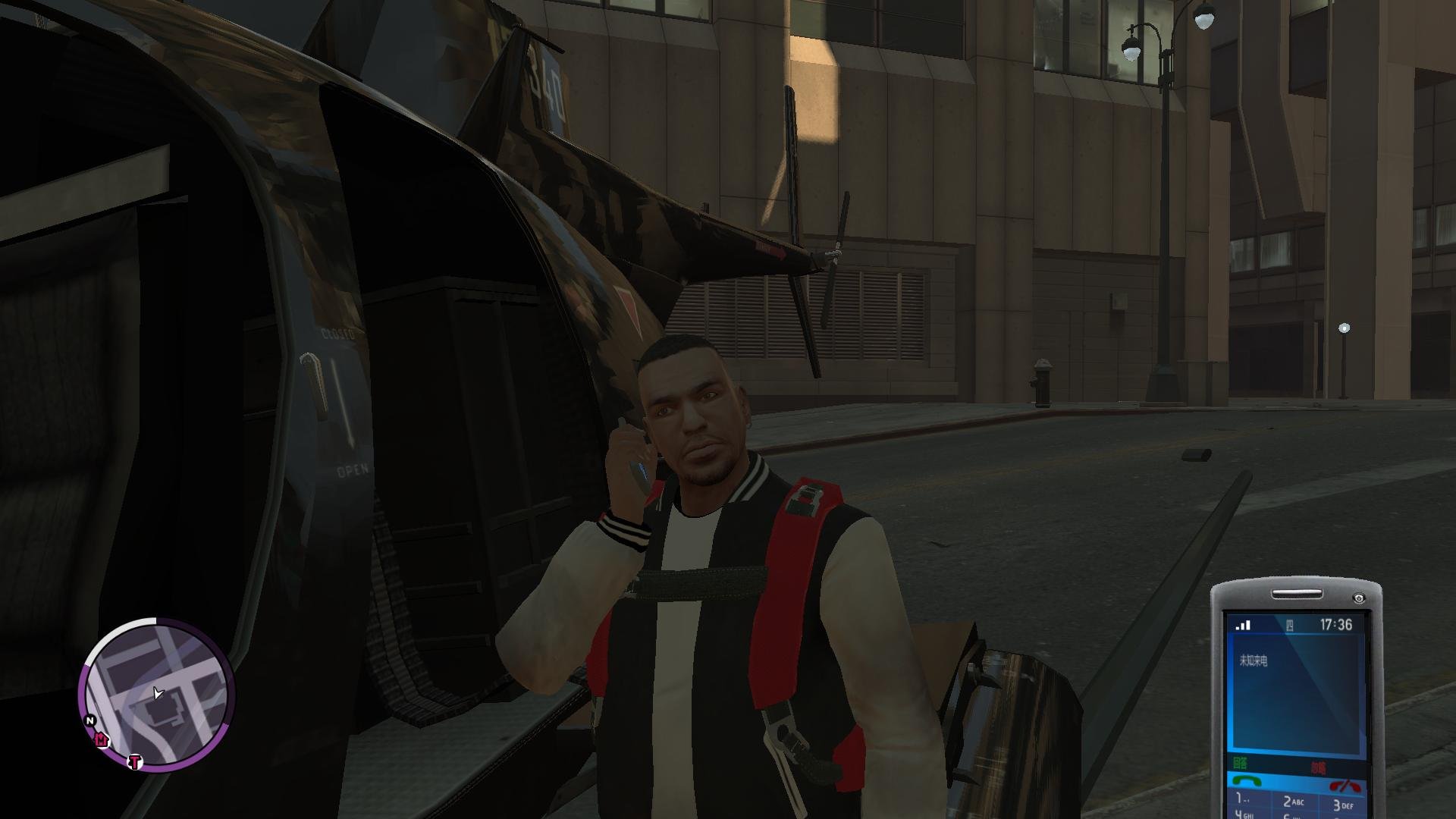Expand the 未知来电 caller info panel

pyautogui.click(x=1254, y=660)
